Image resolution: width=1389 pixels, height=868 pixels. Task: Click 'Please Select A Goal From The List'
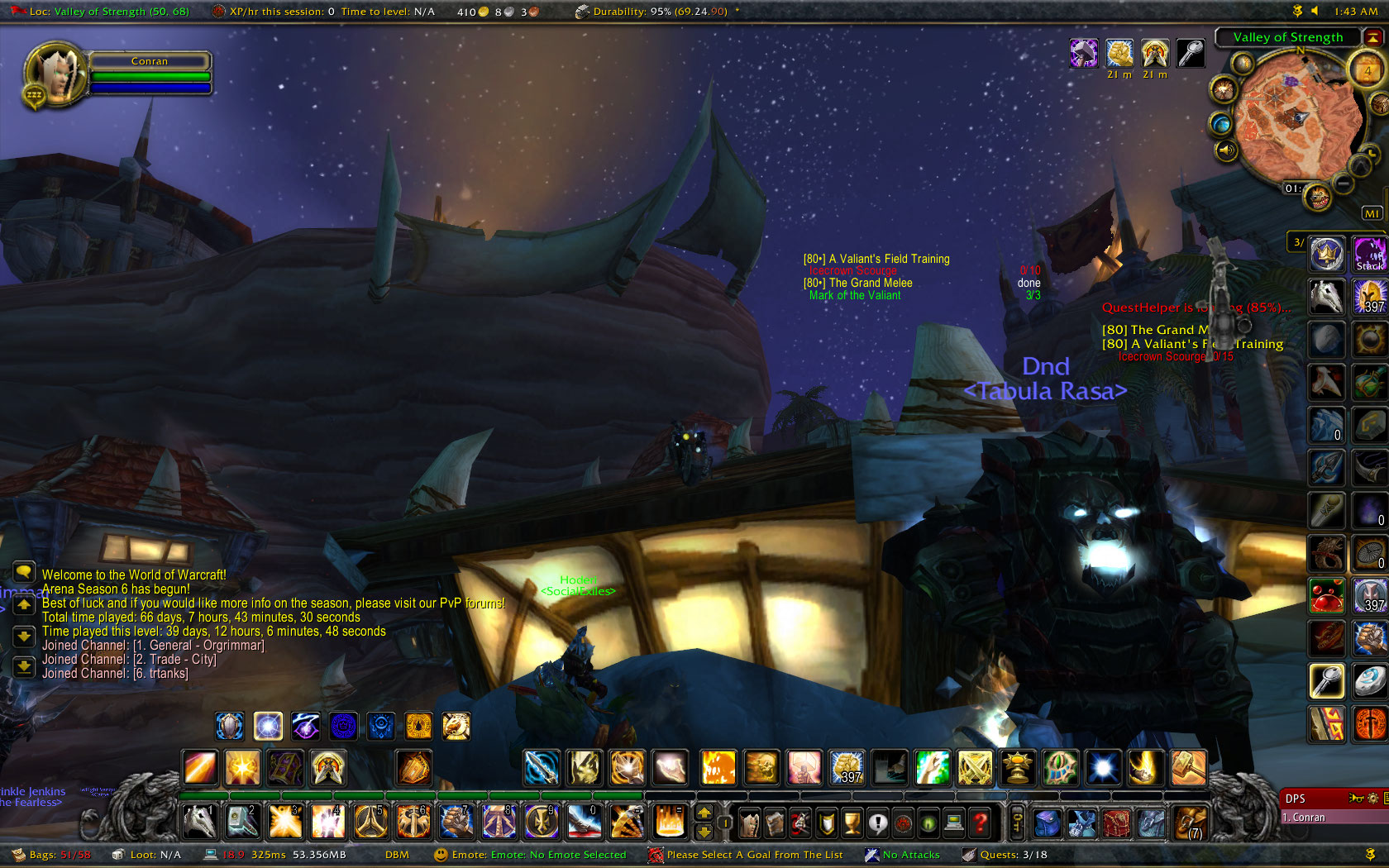pyautogui.click(x=757, y=855)
